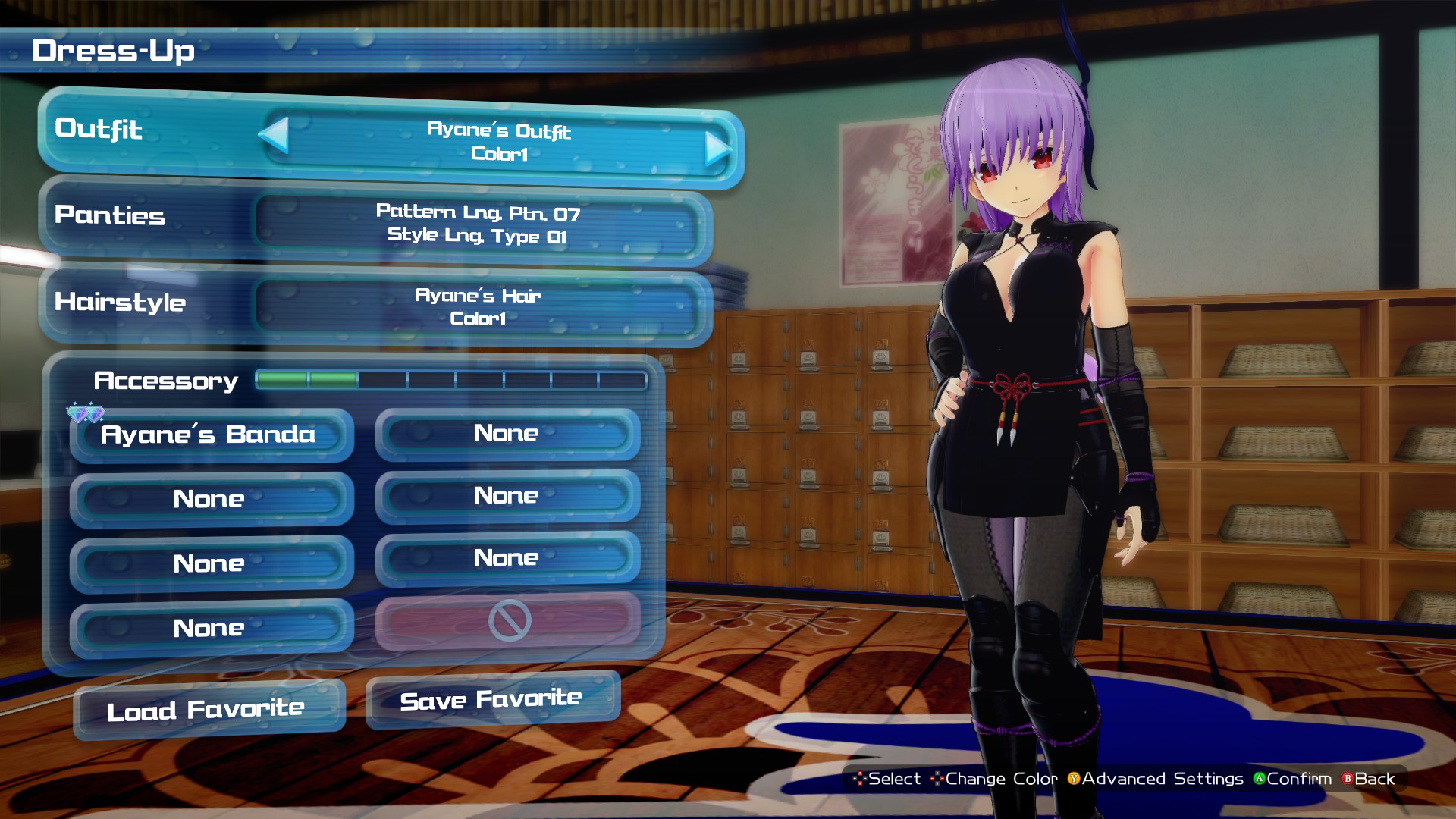Open the Ayane's Outfit Color1 selector

[497, 144]
